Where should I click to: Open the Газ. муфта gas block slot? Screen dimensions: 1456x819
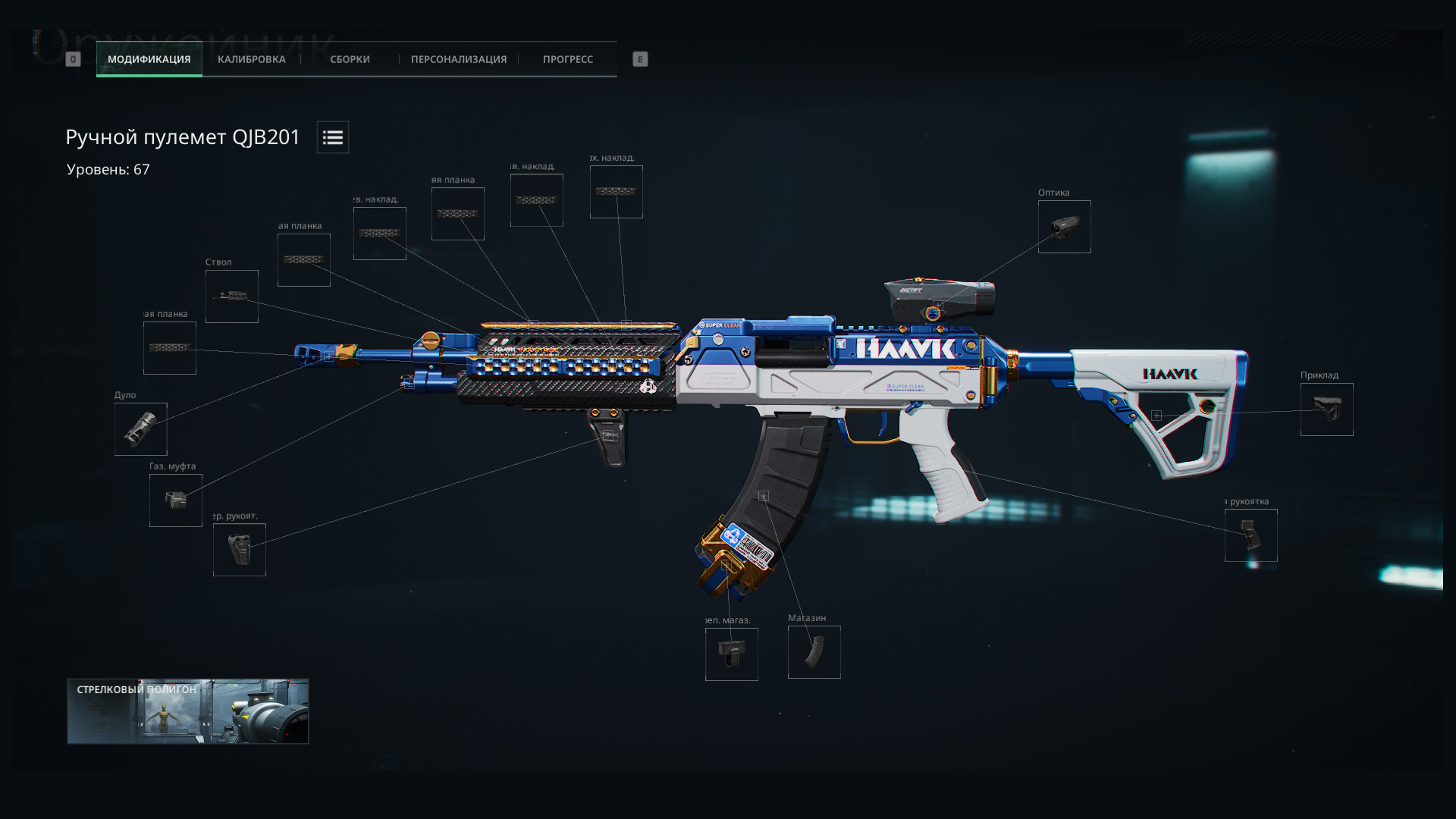point(175,500)
